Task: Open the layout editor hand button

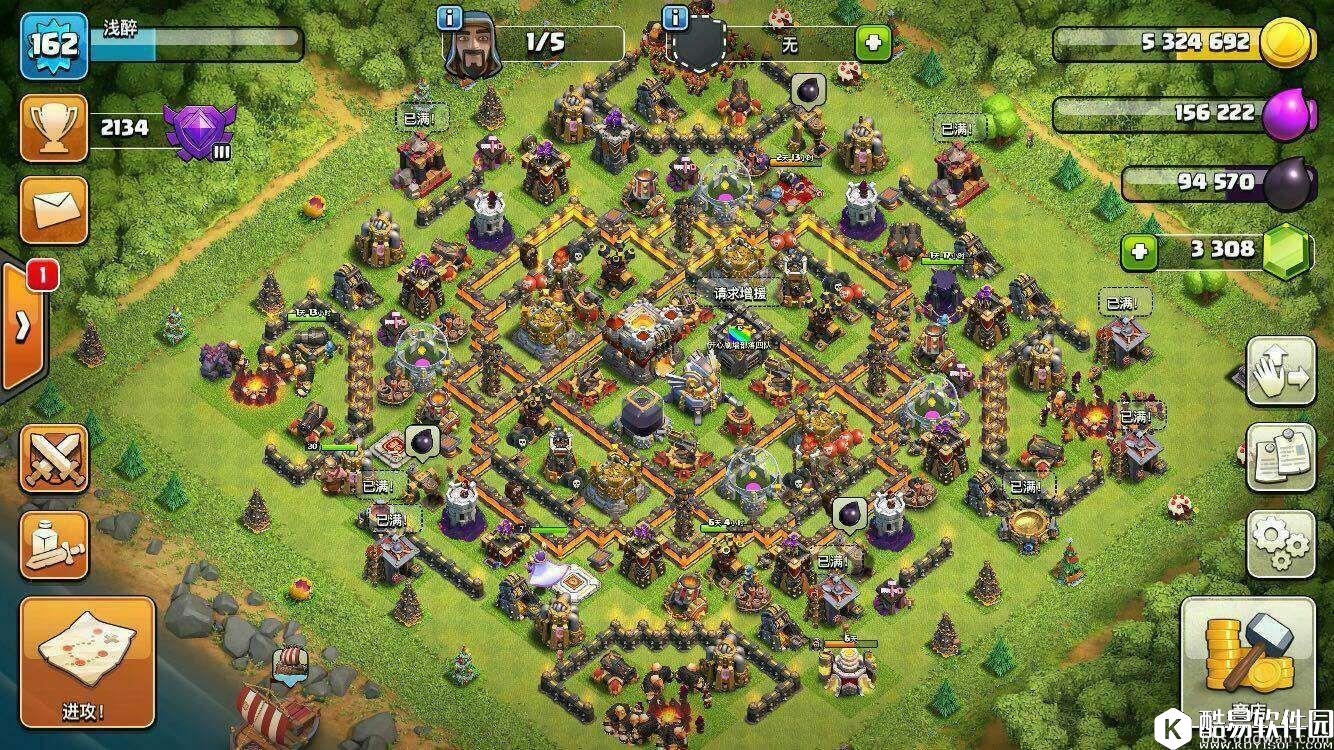Action: [1280, 369]
